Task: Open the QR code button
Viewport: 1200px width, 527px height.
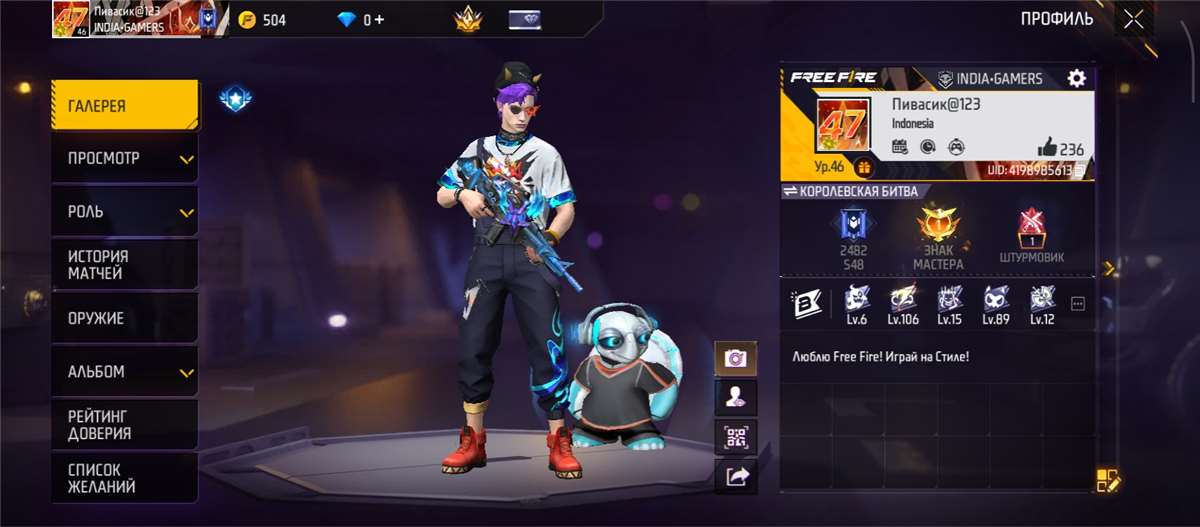Action: coord(735,437)
